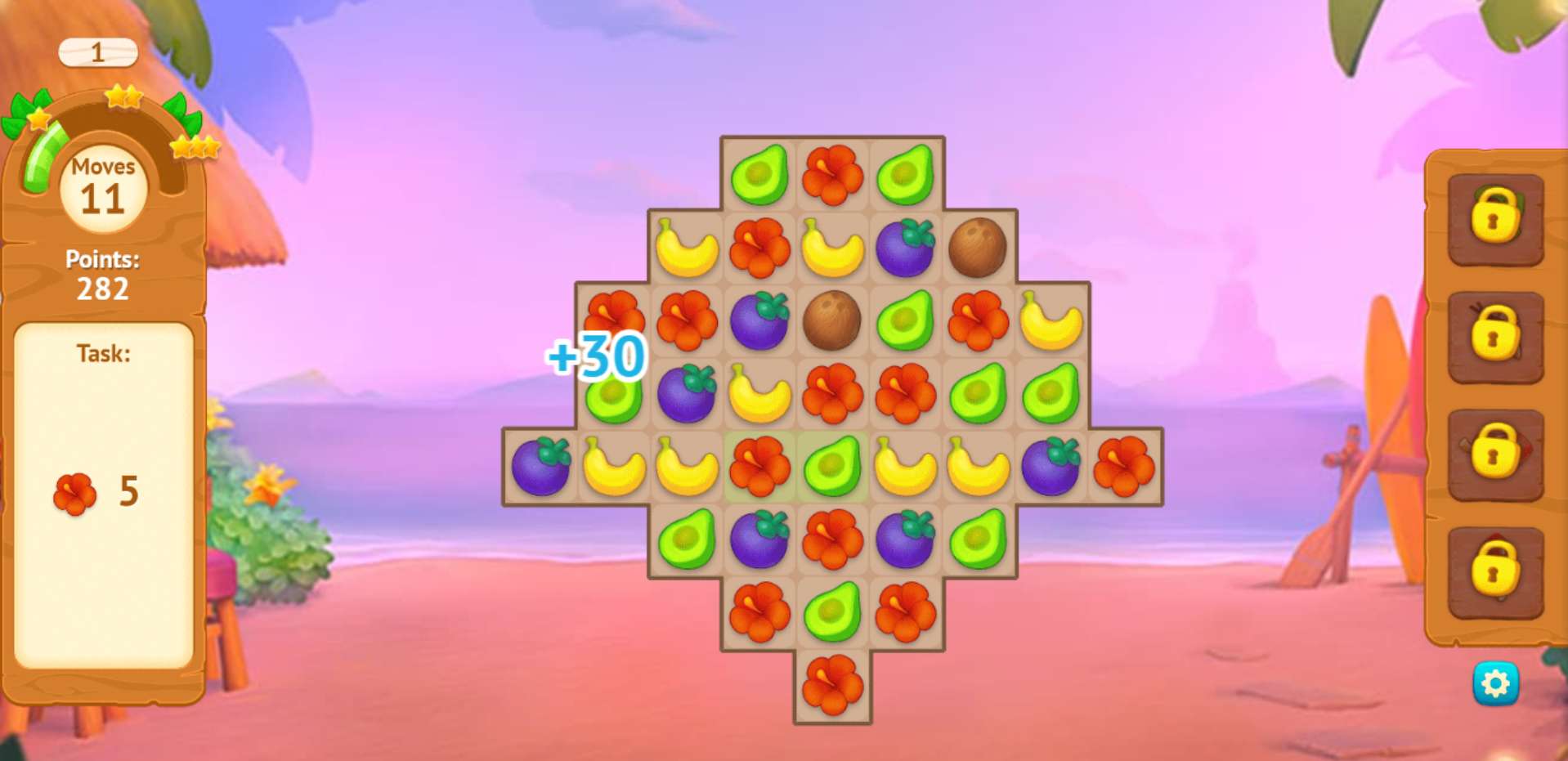The height and width of the screenshot is (761, 1568).
Task: Select the hibiscus tile on the green highlighted square
Action: click(759, 467)
